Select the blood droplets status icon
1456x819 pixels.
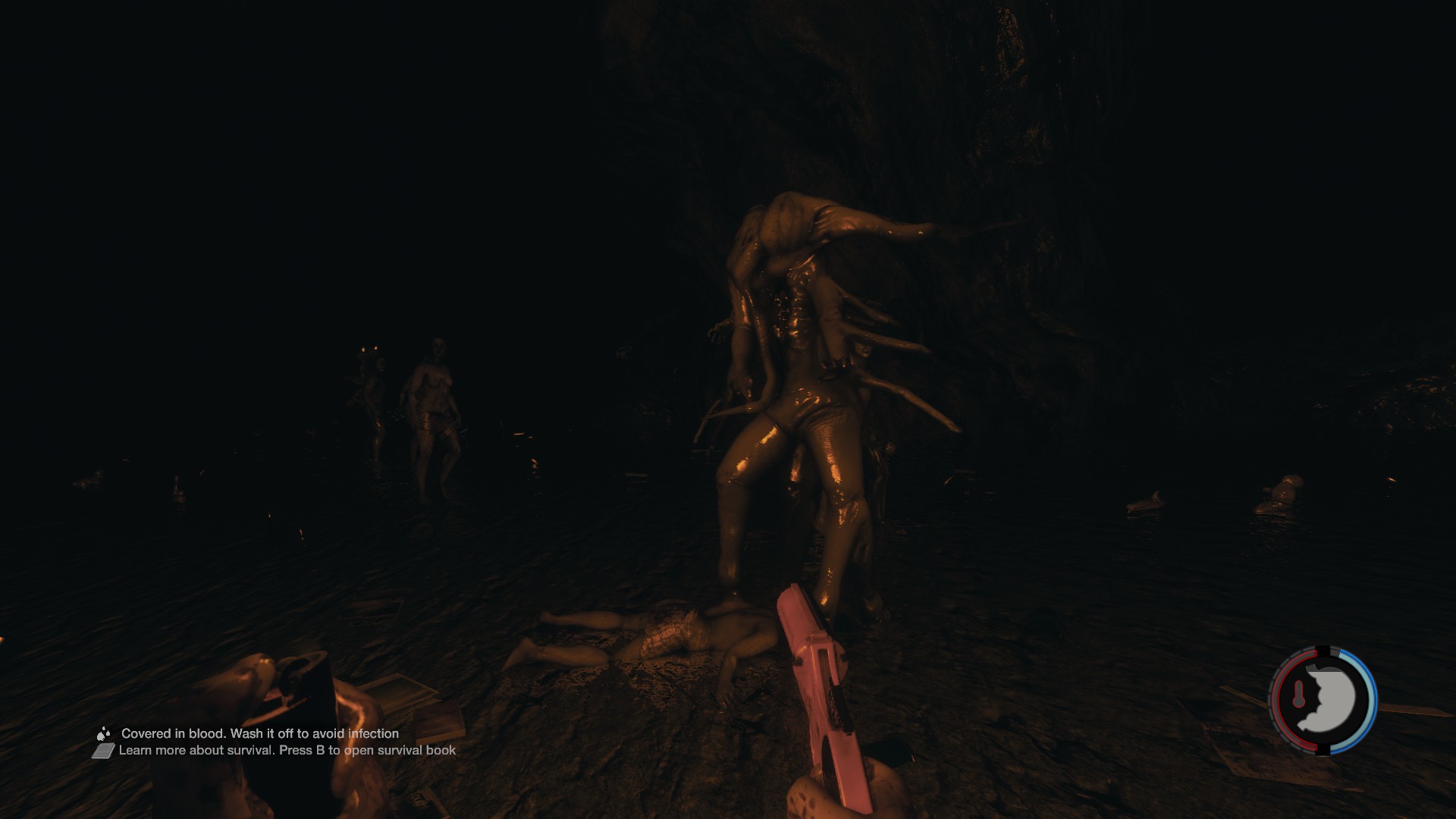[x=103, y=733]
